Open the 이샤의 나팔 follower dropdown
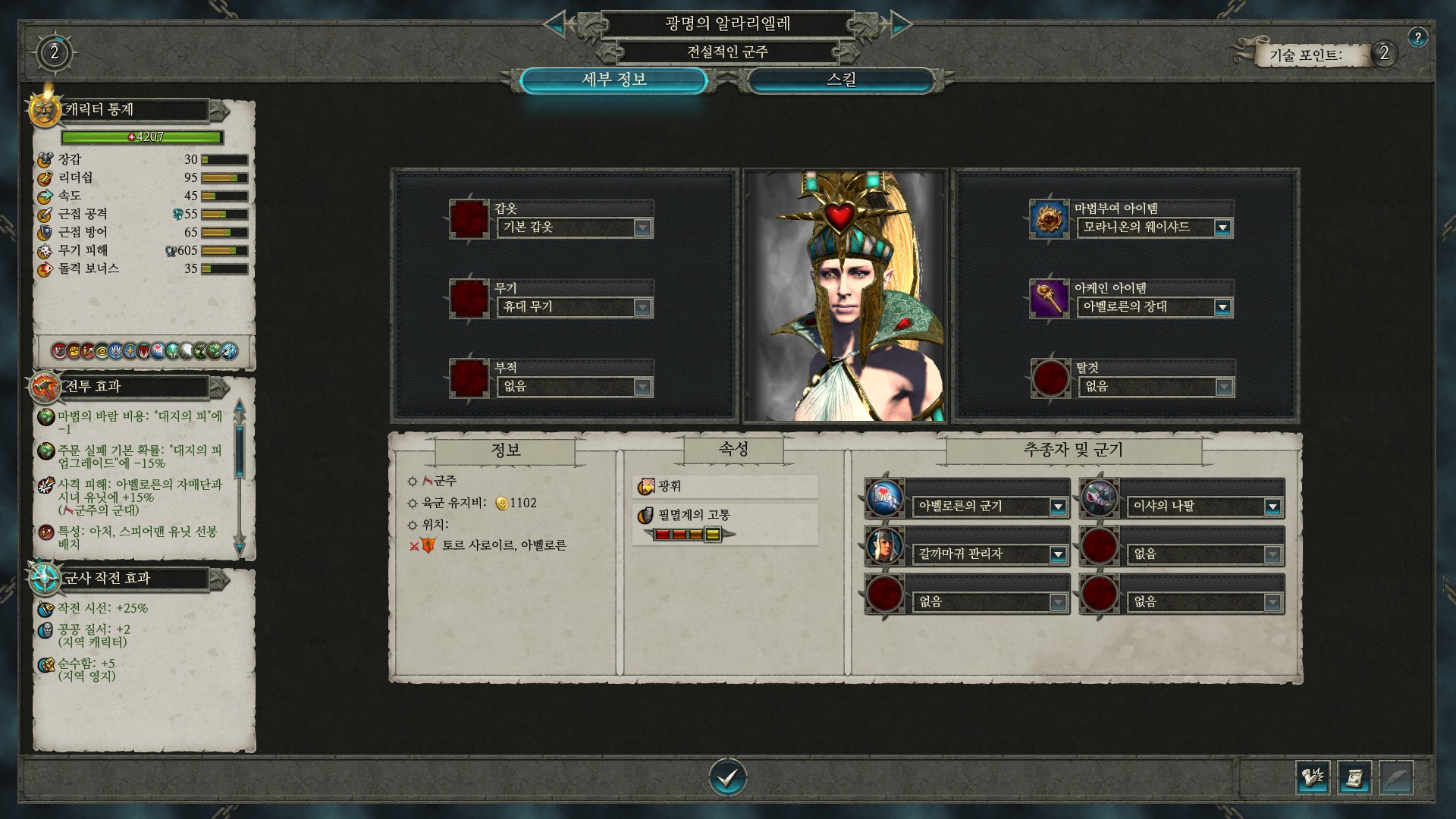 (1272, 507)
